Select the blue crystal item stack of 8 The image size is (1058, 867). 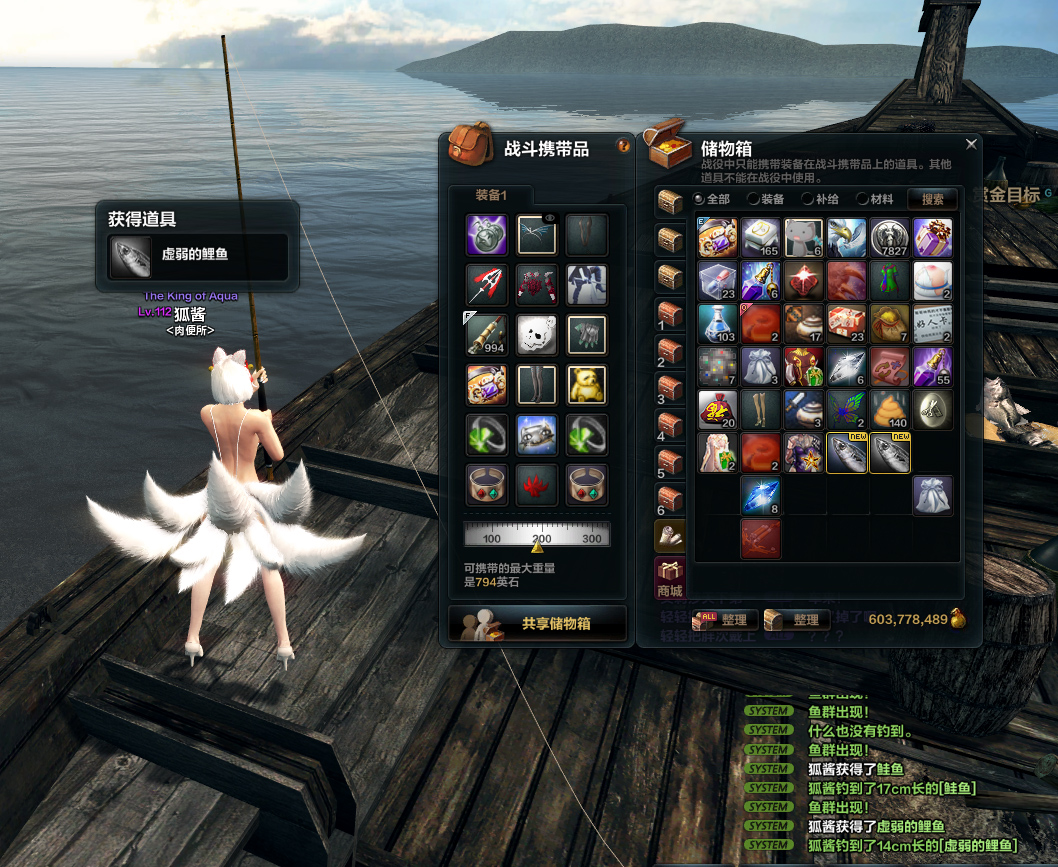(x=760, y=496)
